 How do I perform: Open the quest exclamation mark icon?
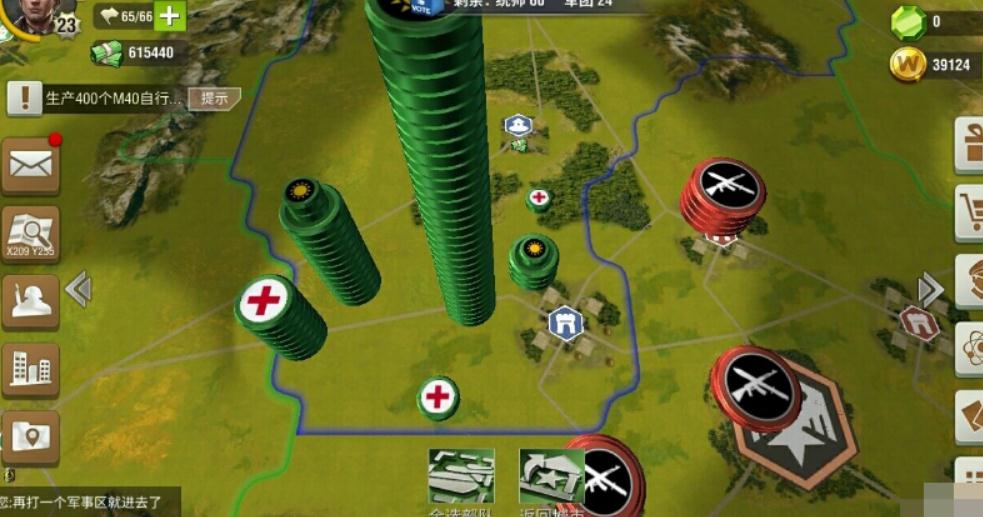click(x=23, y=98)
